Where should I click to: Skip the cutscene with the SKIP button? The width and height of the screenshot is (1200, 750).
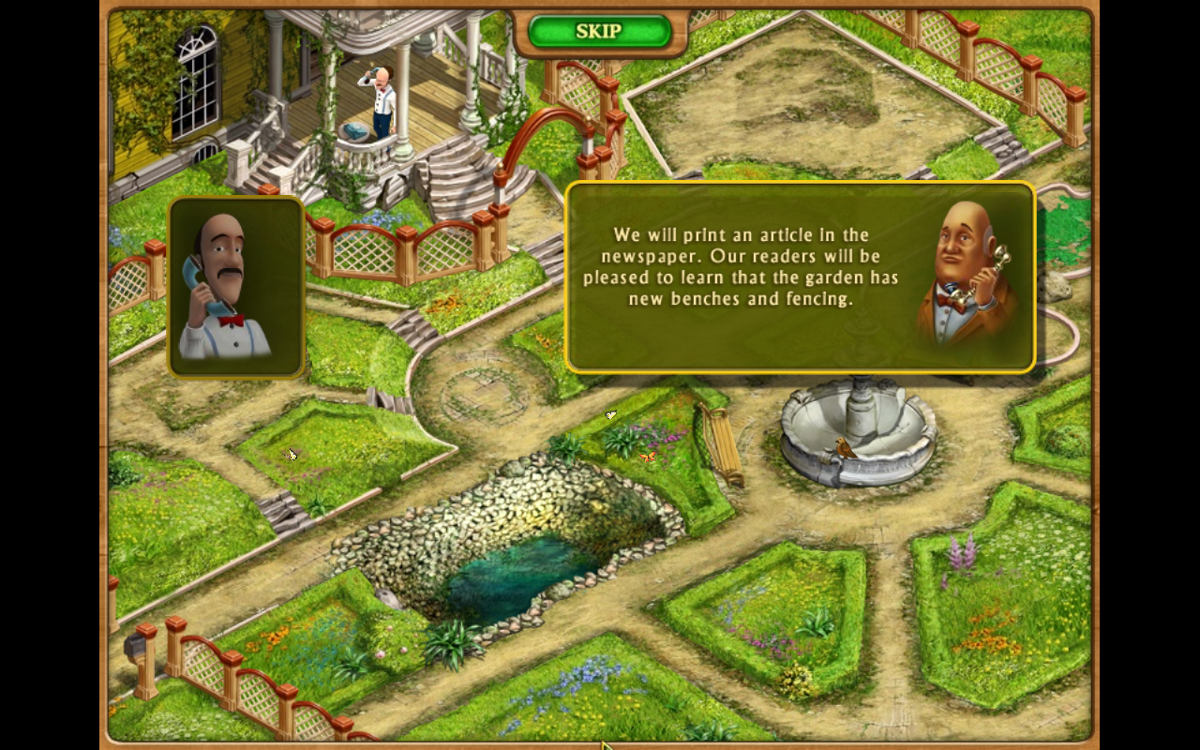(598, 31)
